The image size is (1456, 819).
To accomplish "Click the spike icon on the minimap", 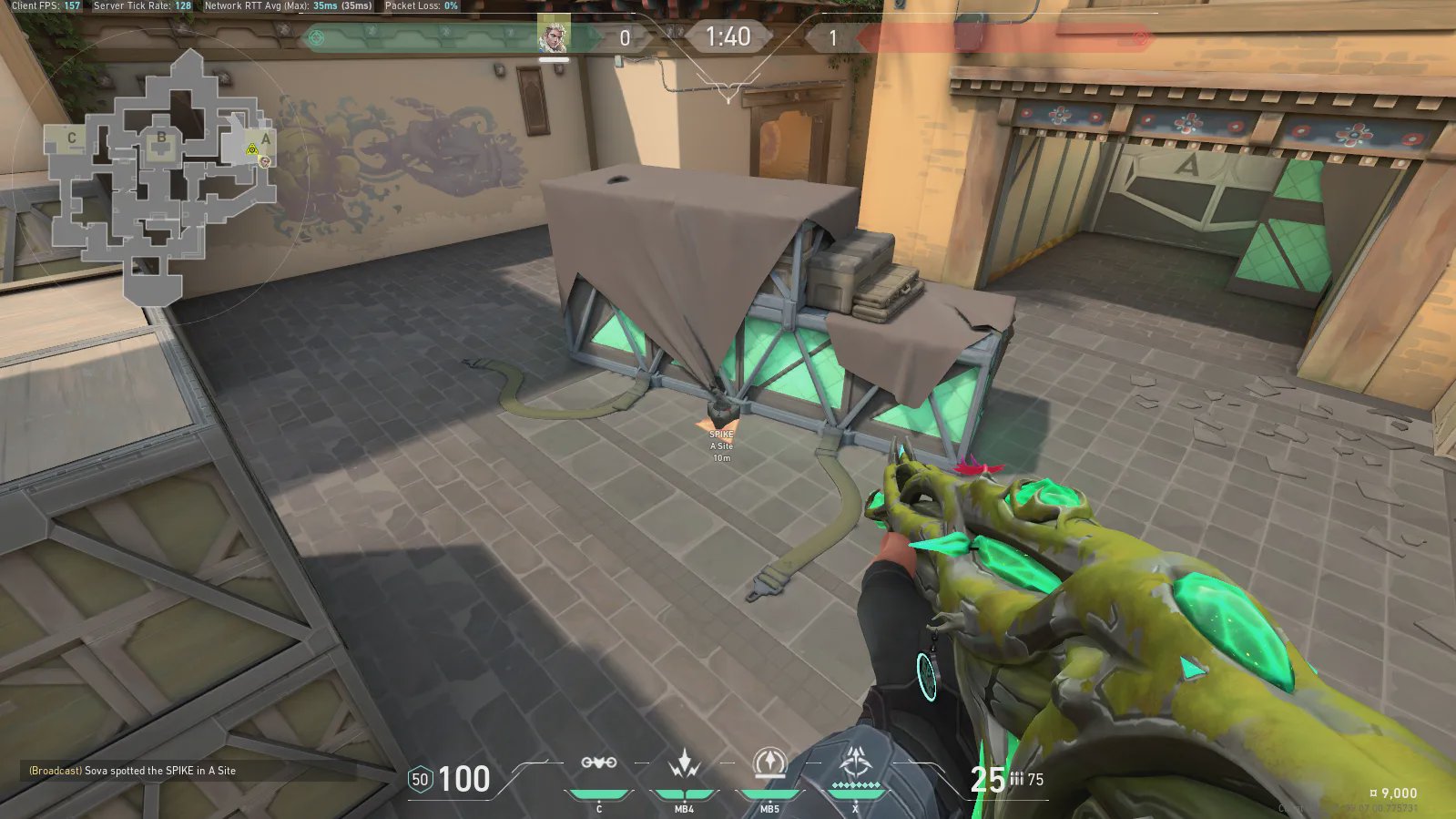I will pos(252,149).
